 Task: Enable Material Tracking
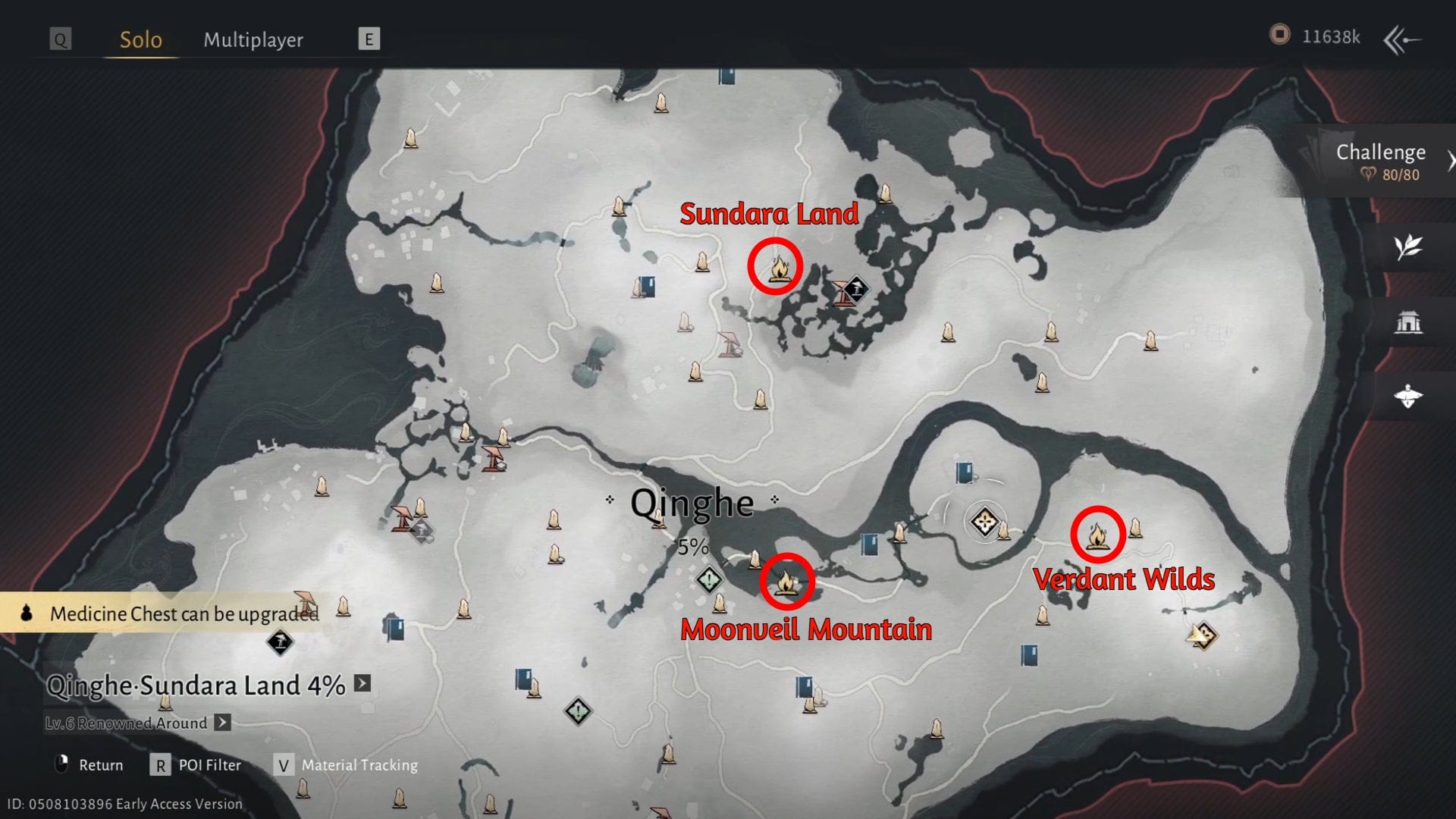[x=359, y=764]
